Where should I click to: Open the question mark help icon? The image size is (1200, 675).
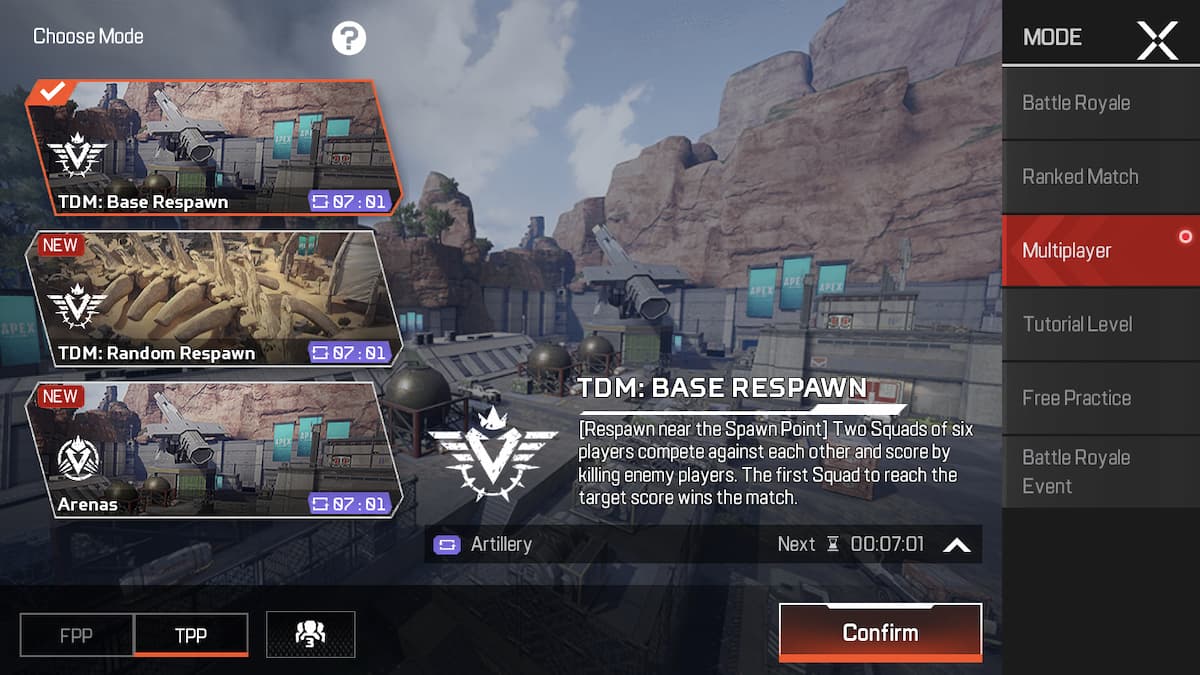click(x=349, y=39)
